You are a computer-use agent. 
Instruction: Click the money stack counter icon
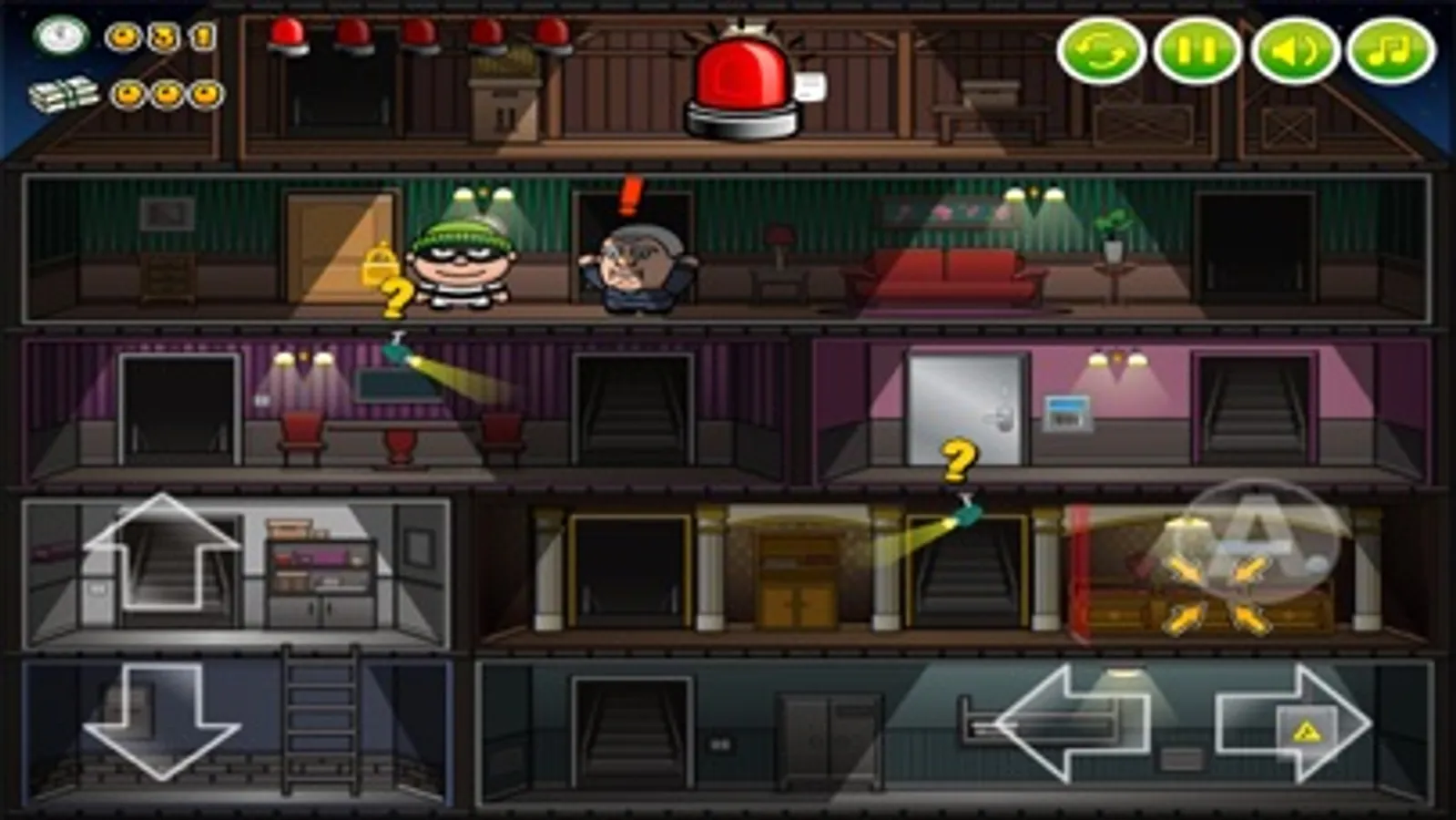64,96
